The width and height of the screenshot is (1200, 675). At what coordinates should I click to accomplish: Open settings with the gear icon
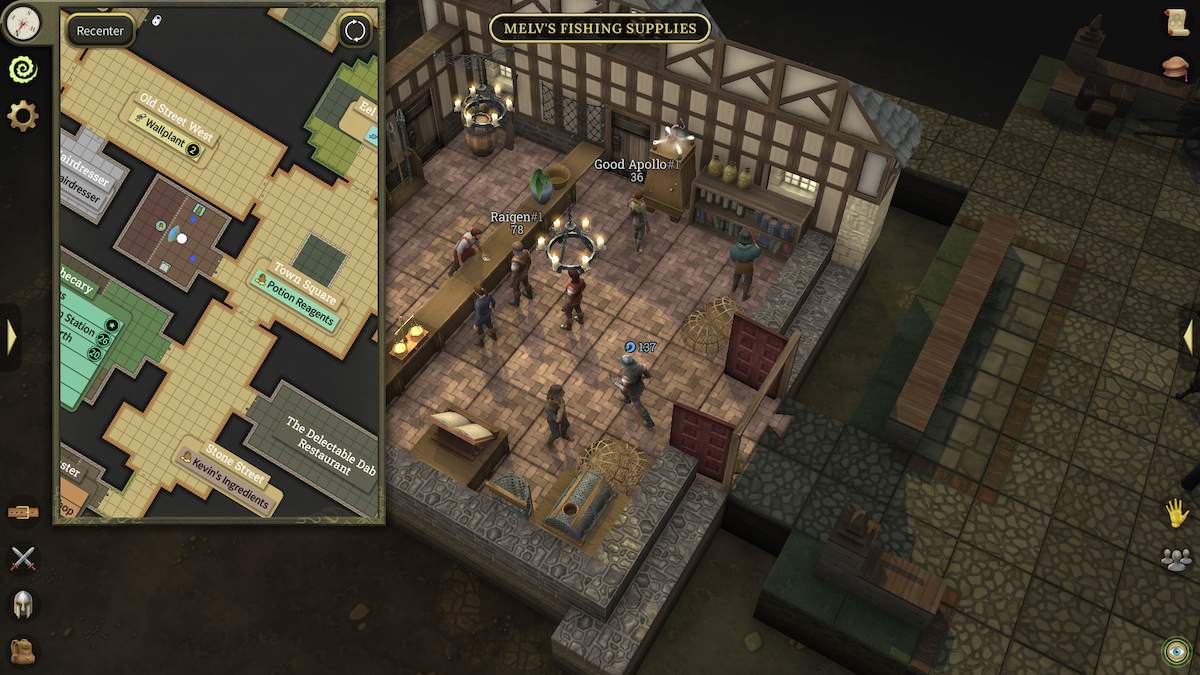tap(22, 116)
